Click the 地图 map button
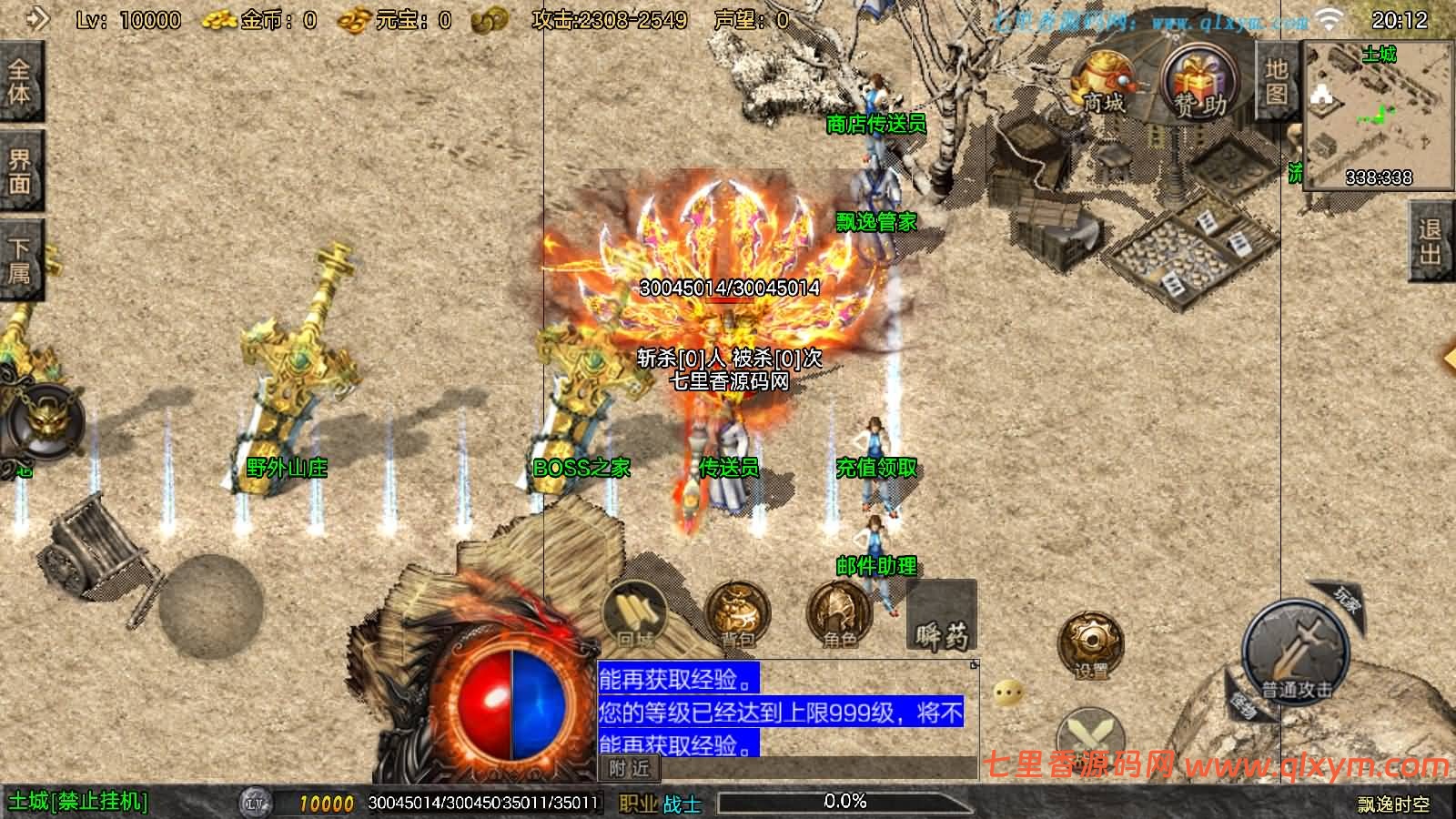 [1276, 82]
